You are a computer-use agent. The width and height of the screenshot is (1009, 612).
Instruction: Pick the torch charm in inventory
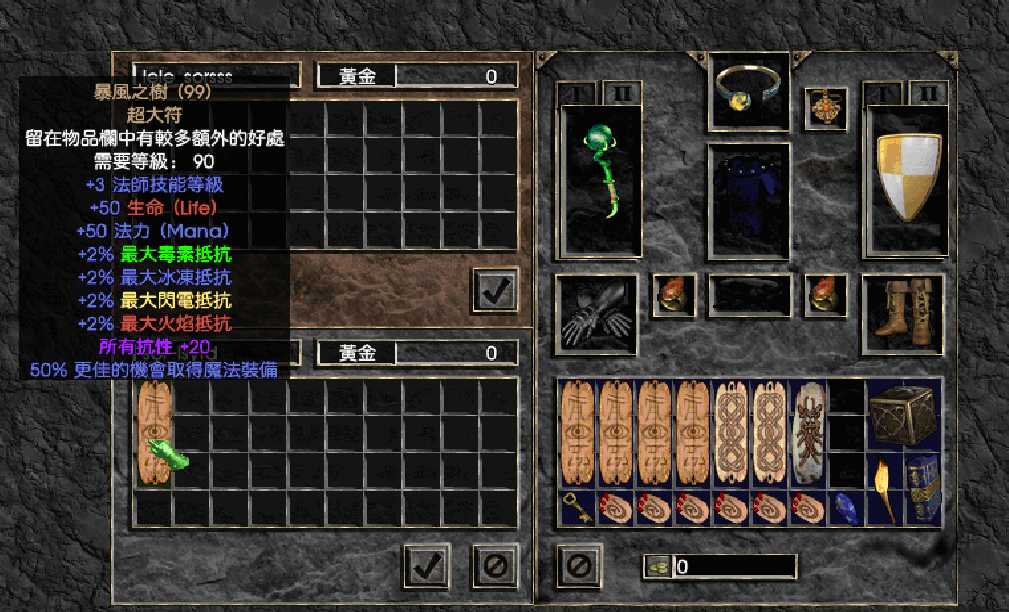884,488
